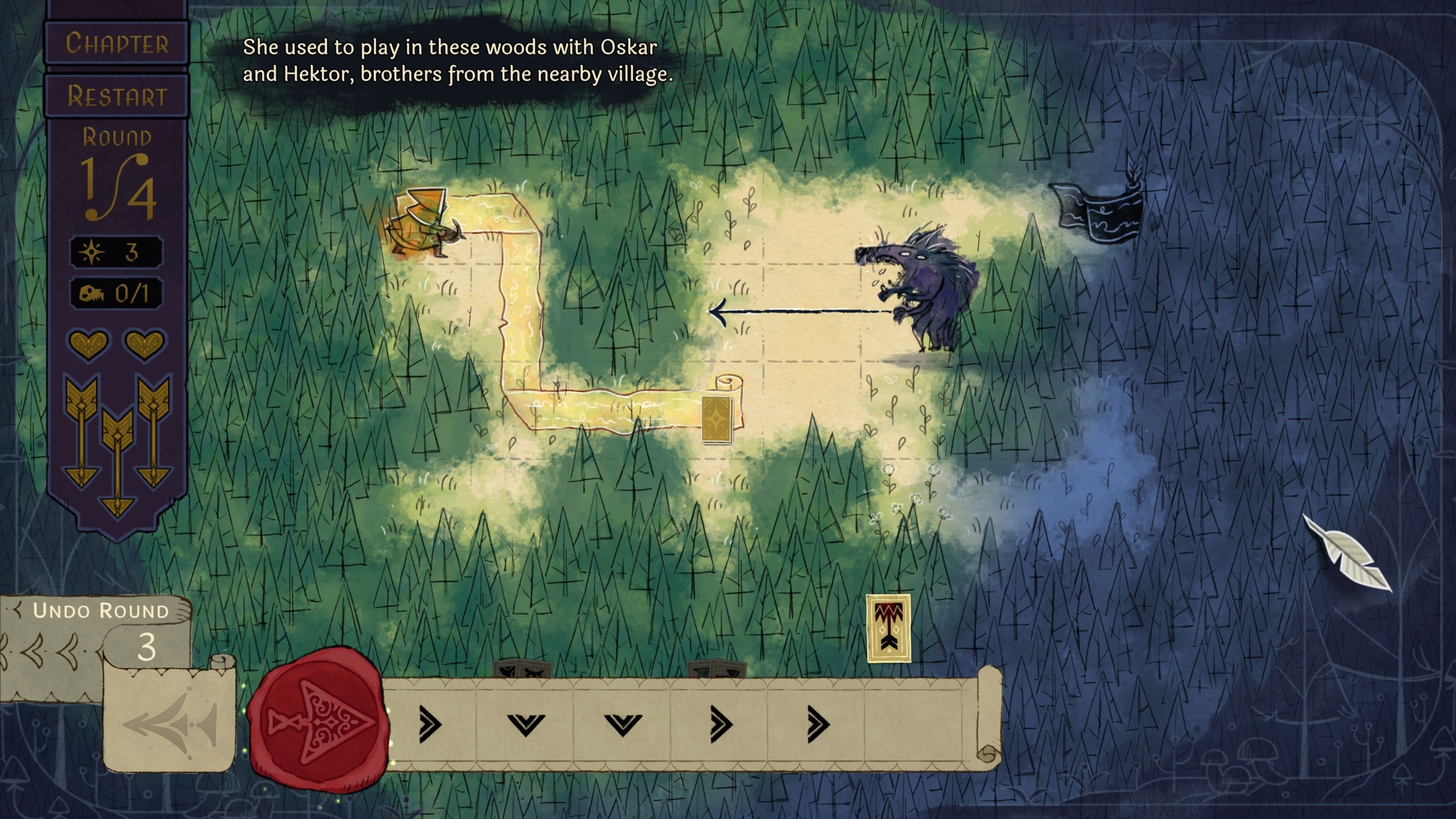Pick the golden card at the path end
This screenshot has width=1456, height=819.
tap(717, 419)
